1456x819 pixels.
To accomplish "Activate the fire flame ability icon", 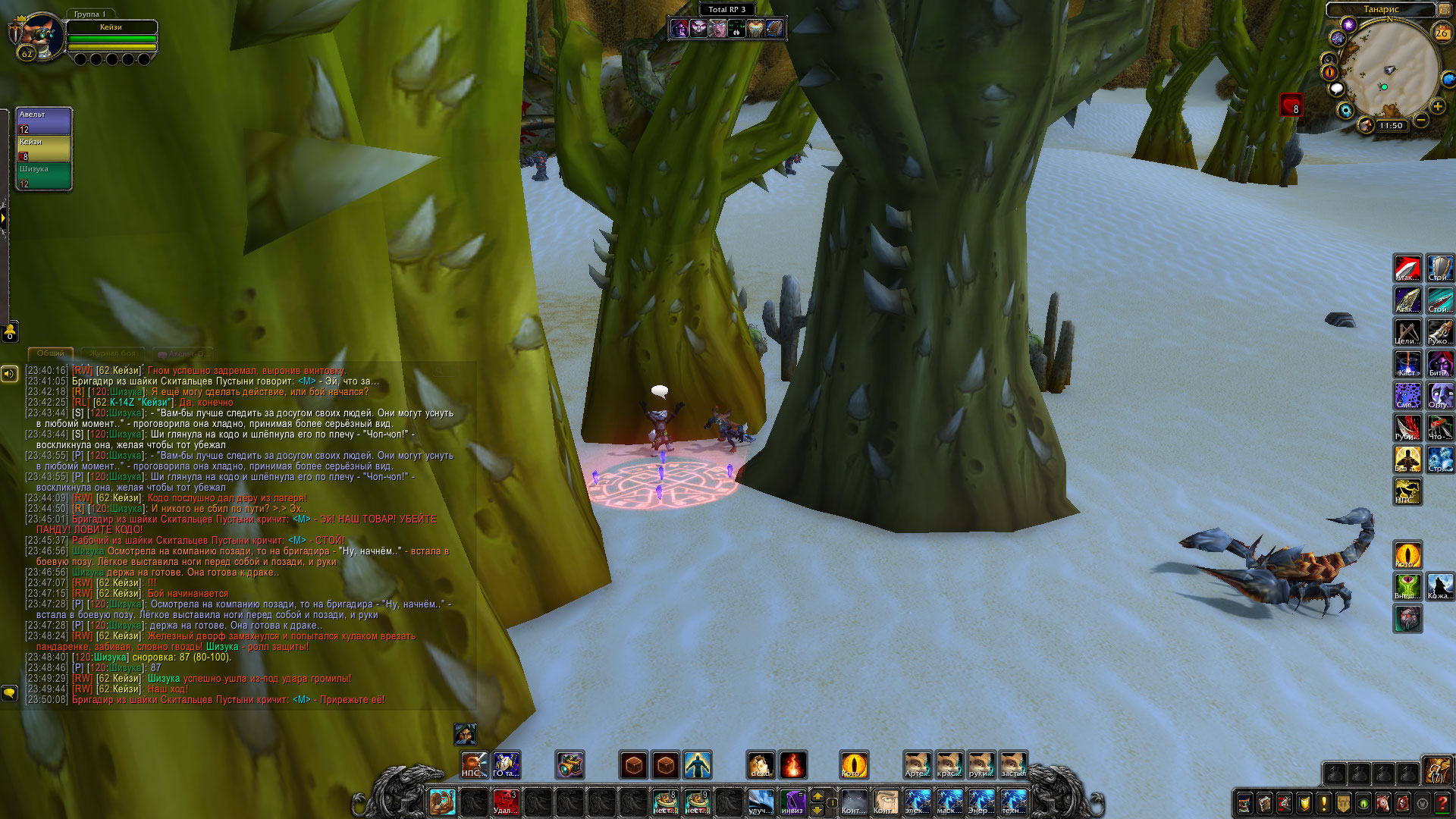I will coord(792,765).
